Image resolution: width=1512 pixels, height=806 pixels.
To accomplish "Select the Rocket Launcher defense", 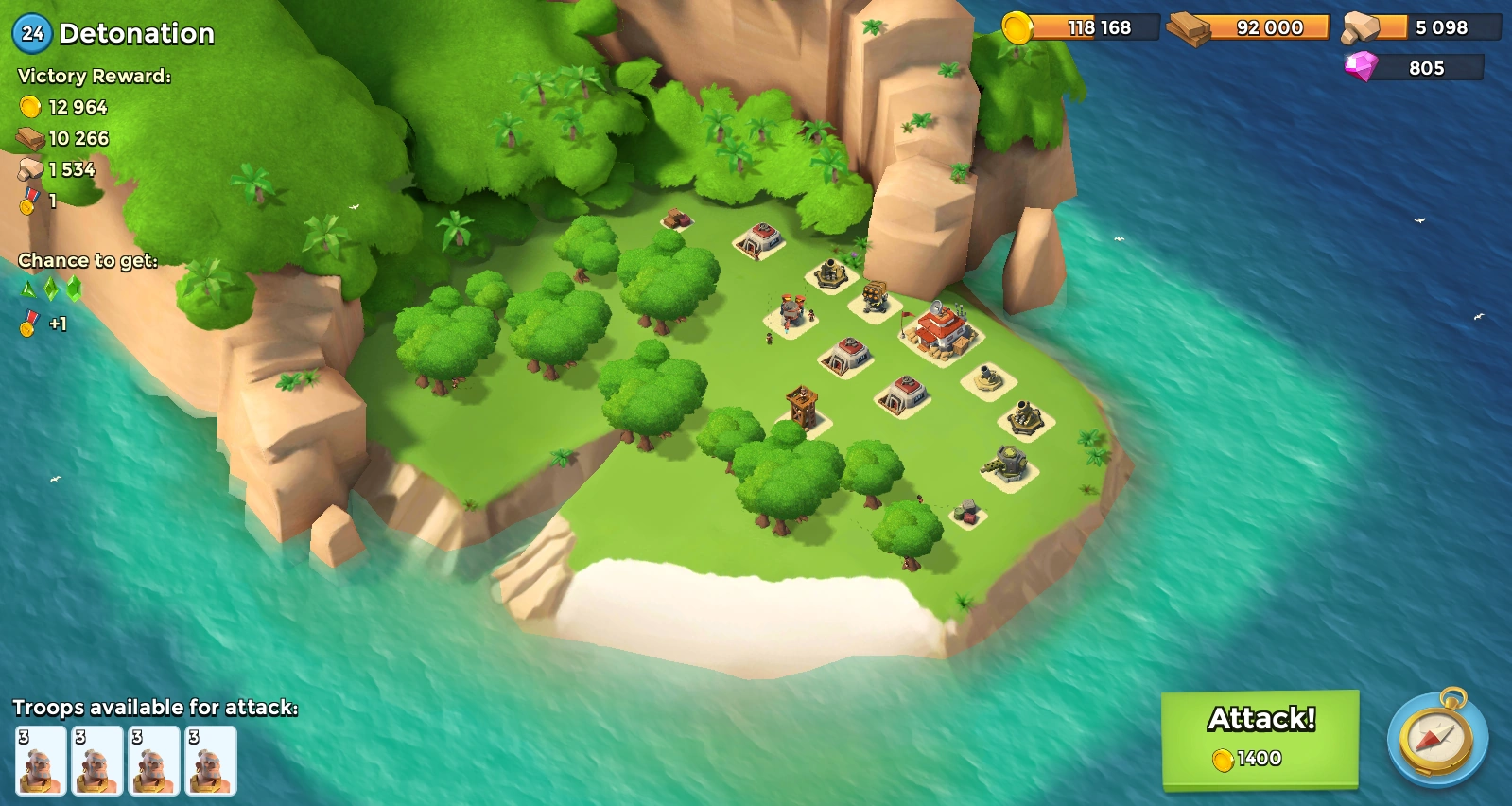I will pos(872,296).
